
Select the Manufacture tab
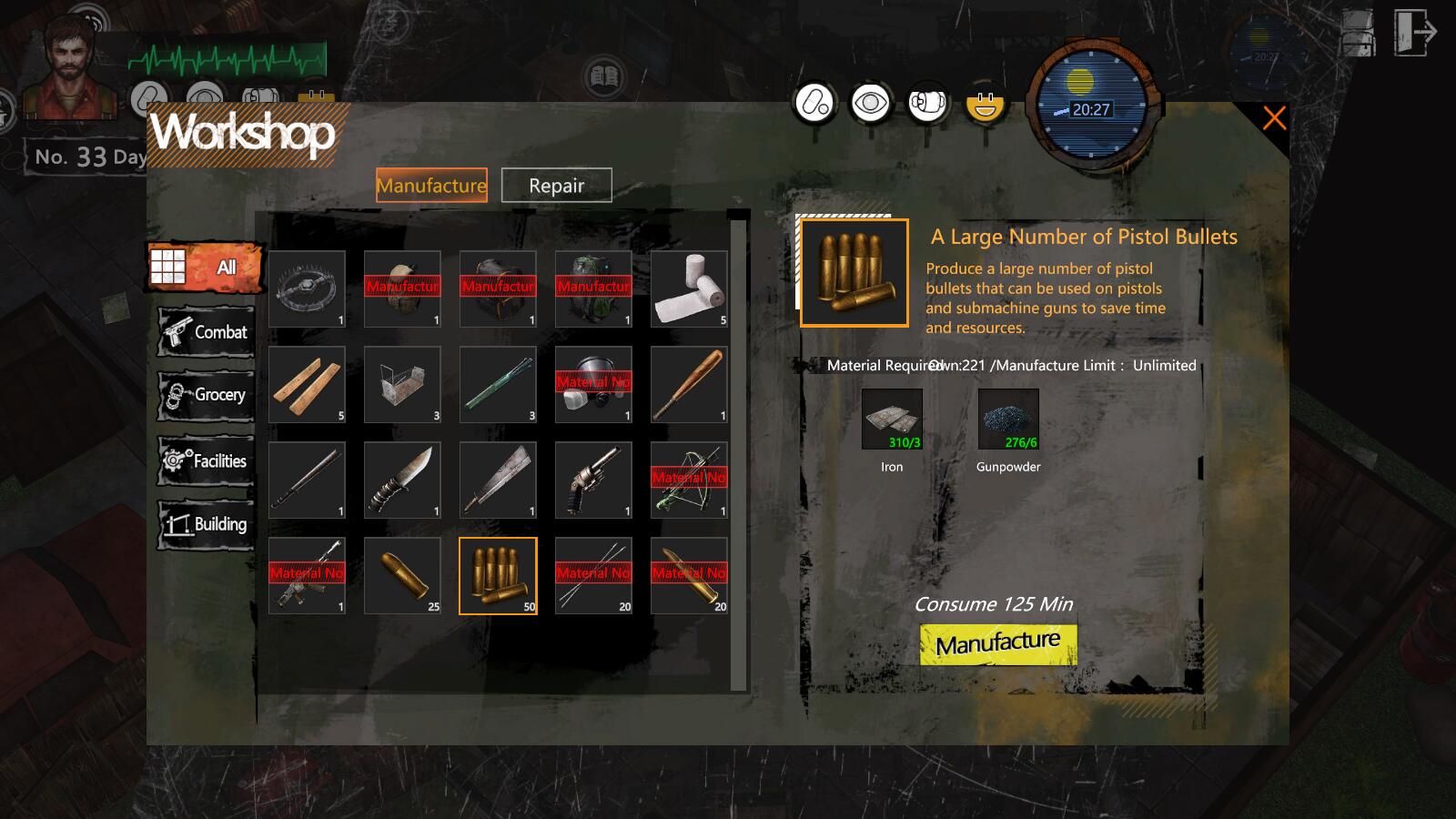[x=431, y=186]
